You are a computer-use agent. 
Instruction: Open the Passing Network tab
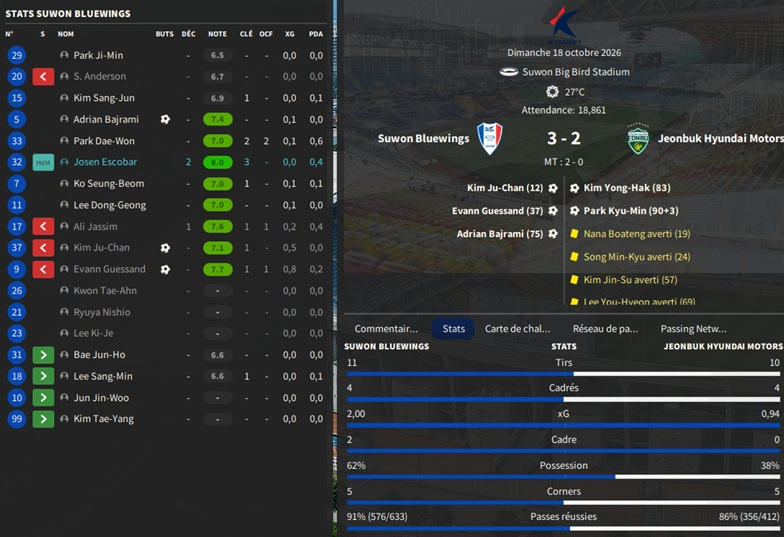(693, 328)
